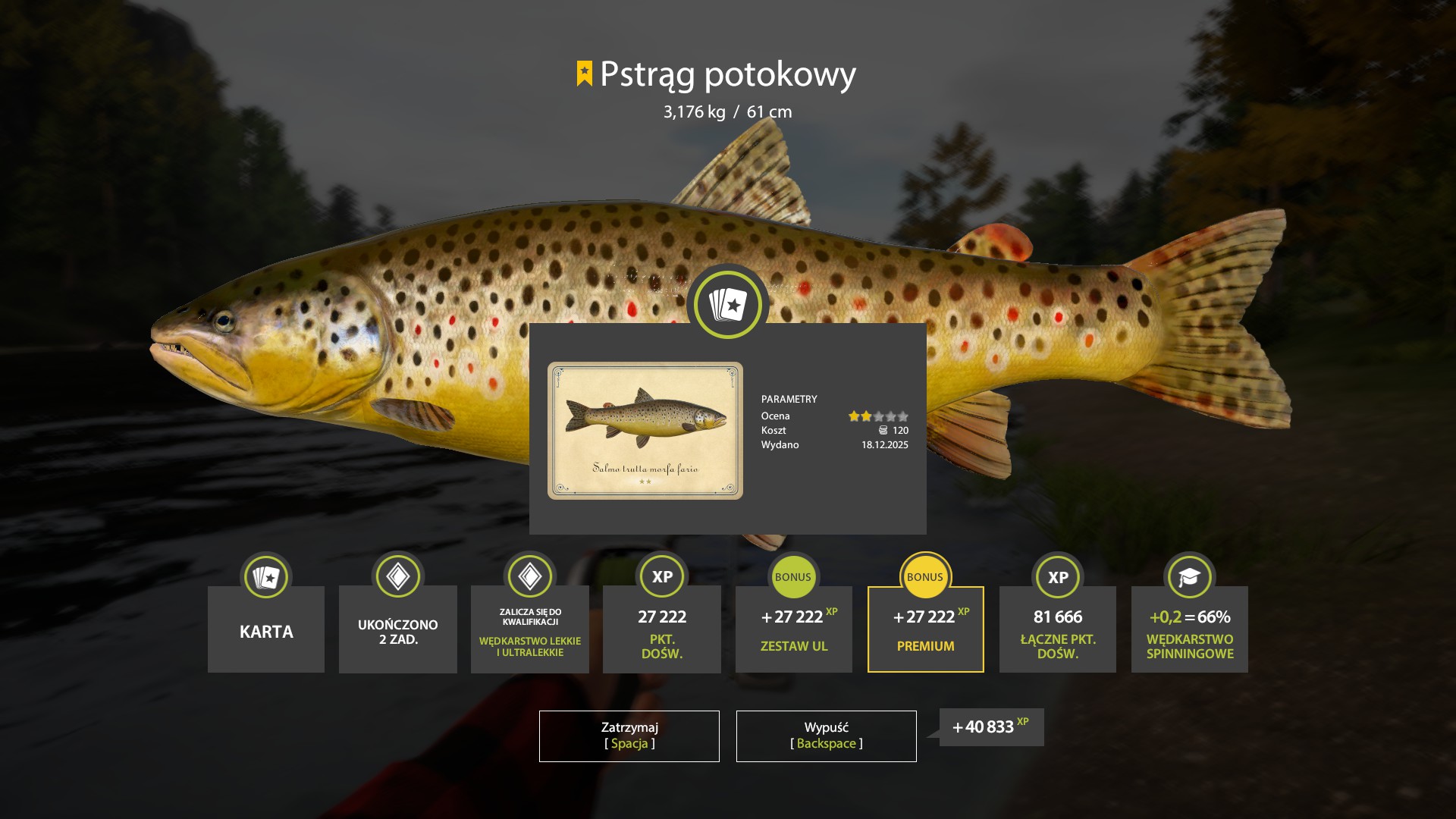Select the Wędkarstwo lekkie i ultralekkie qualification tile
This screenshot has width=1456, height=819.
pos(529,629)
